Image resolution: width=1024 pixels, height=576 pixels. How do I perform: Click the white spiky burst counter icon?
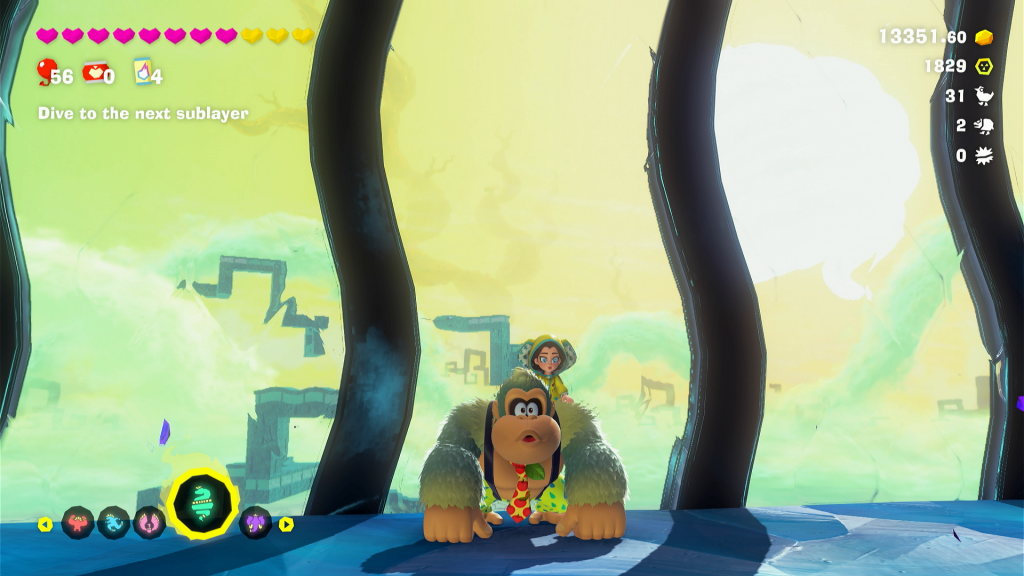point(984,156)
